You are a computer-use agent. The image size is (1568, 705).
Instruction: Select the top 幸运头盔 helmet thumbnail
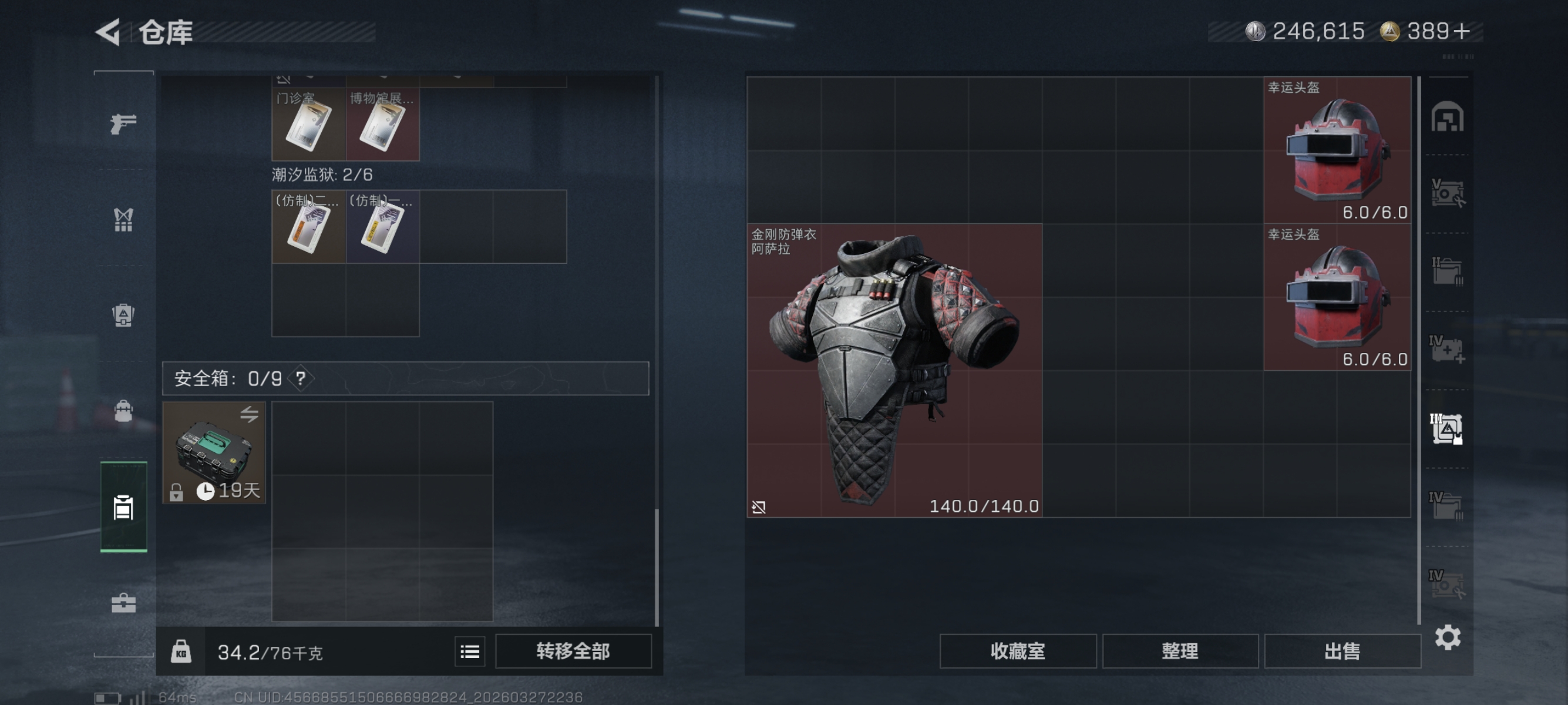(1337, 149)
